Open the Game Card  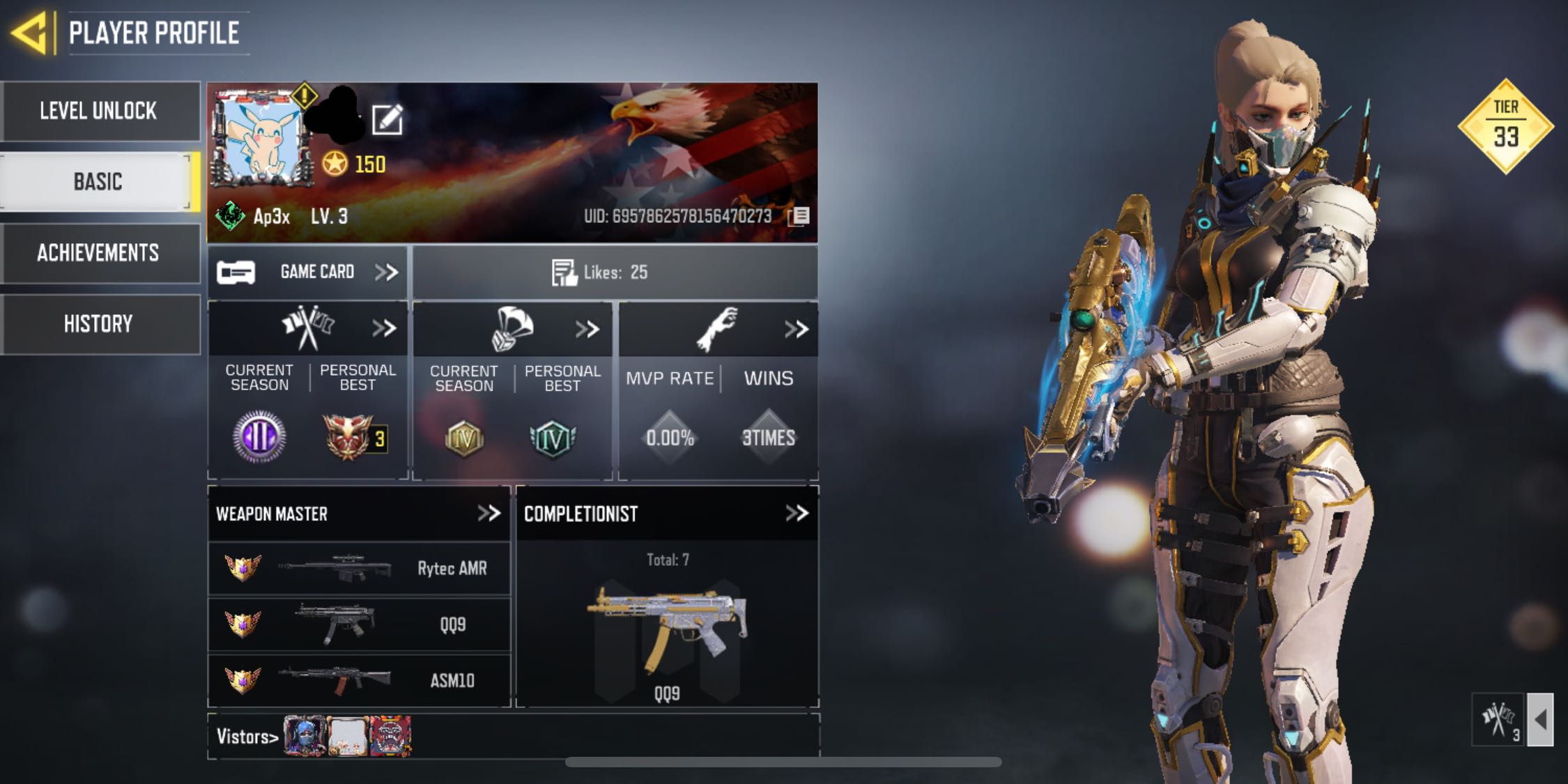click(307, 272)
